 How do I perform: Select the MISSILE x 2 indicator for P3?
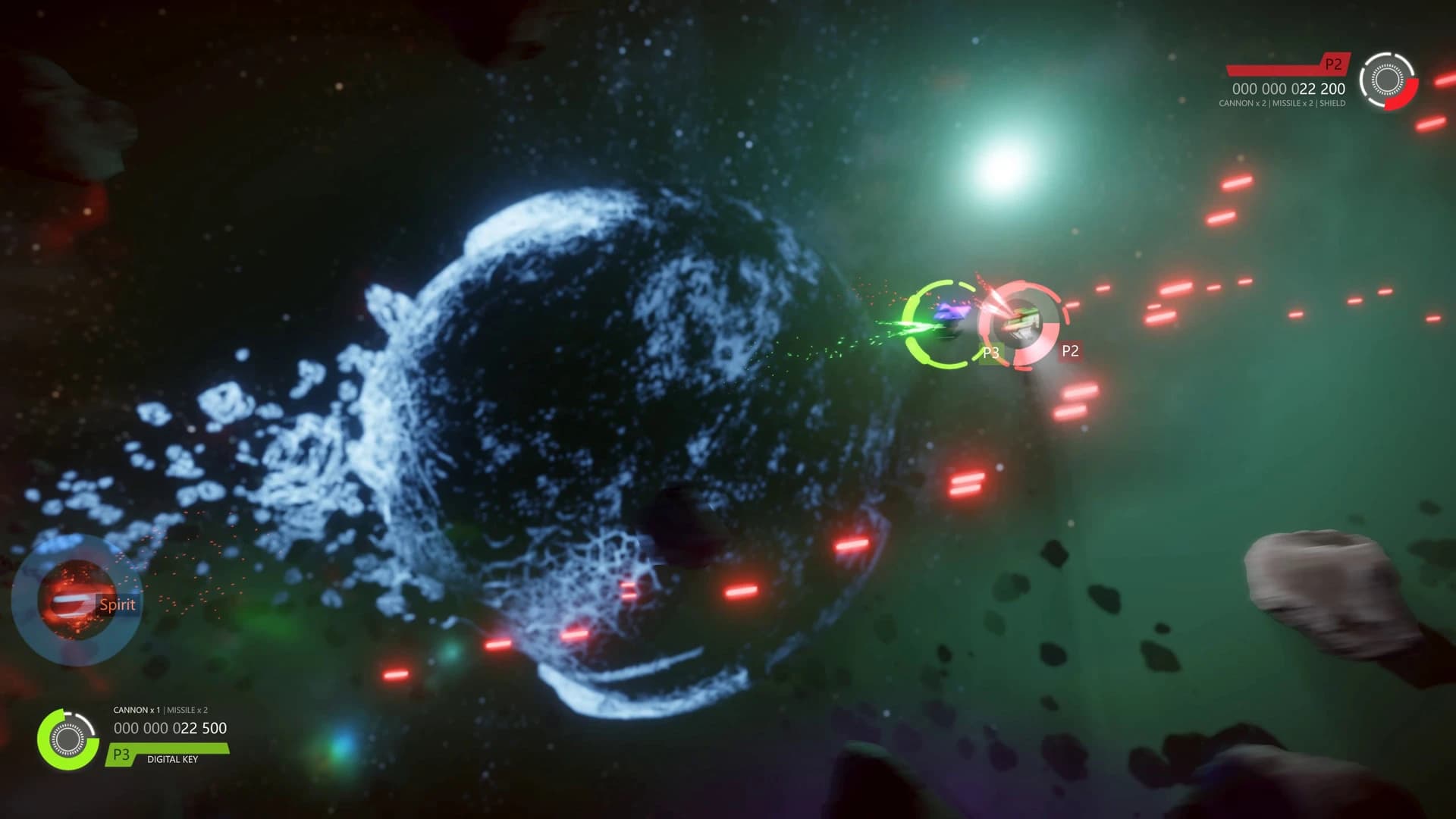point(187,711)
